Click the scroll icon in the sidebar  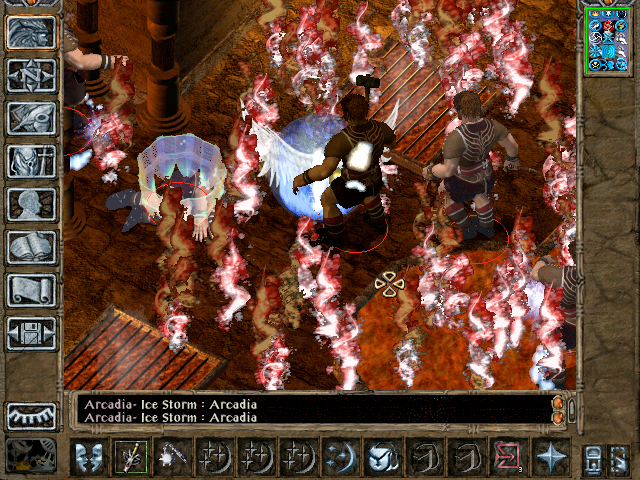(30, 290)
